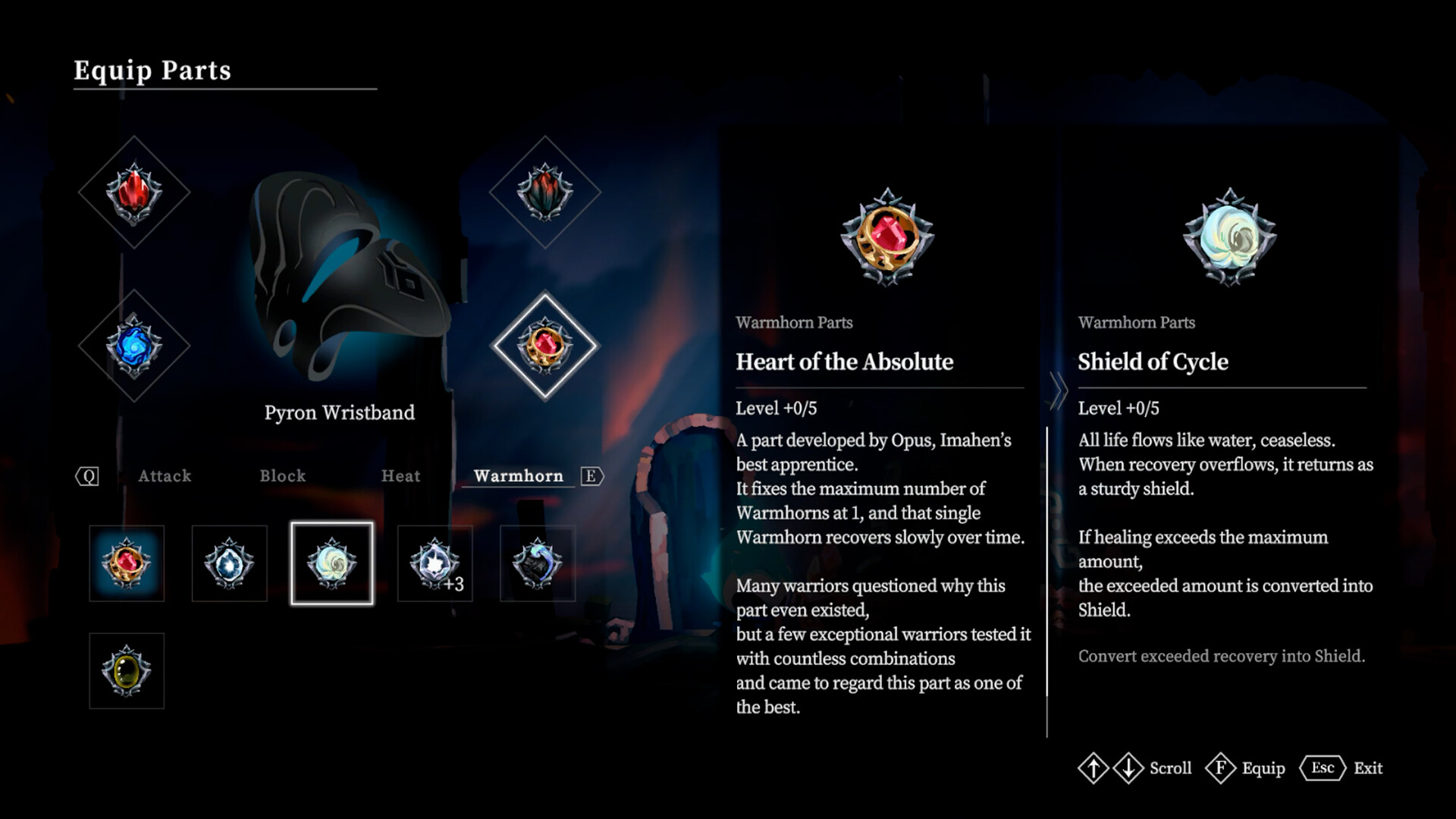Switch to the Attack tab
The width and height of the screenshot is (1456, 819).
[x=165, y=476]
